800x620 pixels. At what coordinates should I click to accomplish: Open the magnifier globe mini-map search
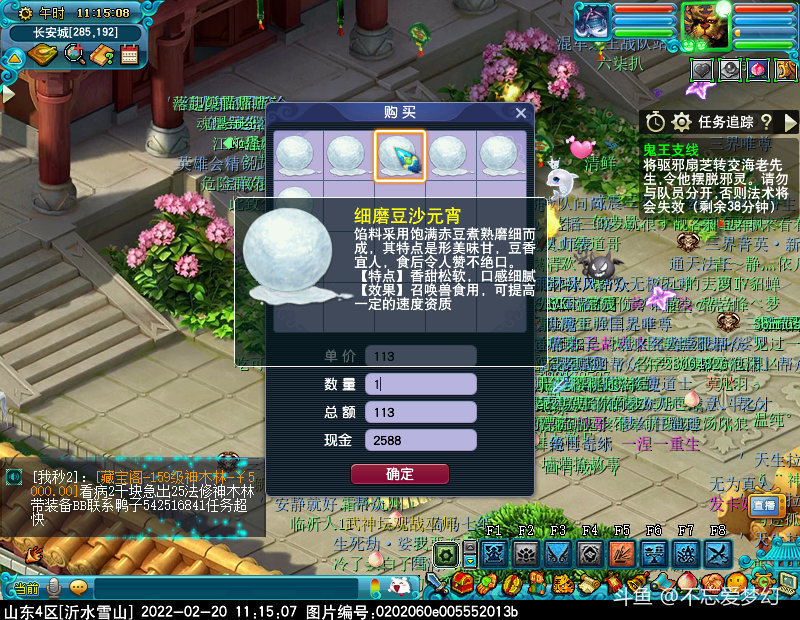[74, 55]
